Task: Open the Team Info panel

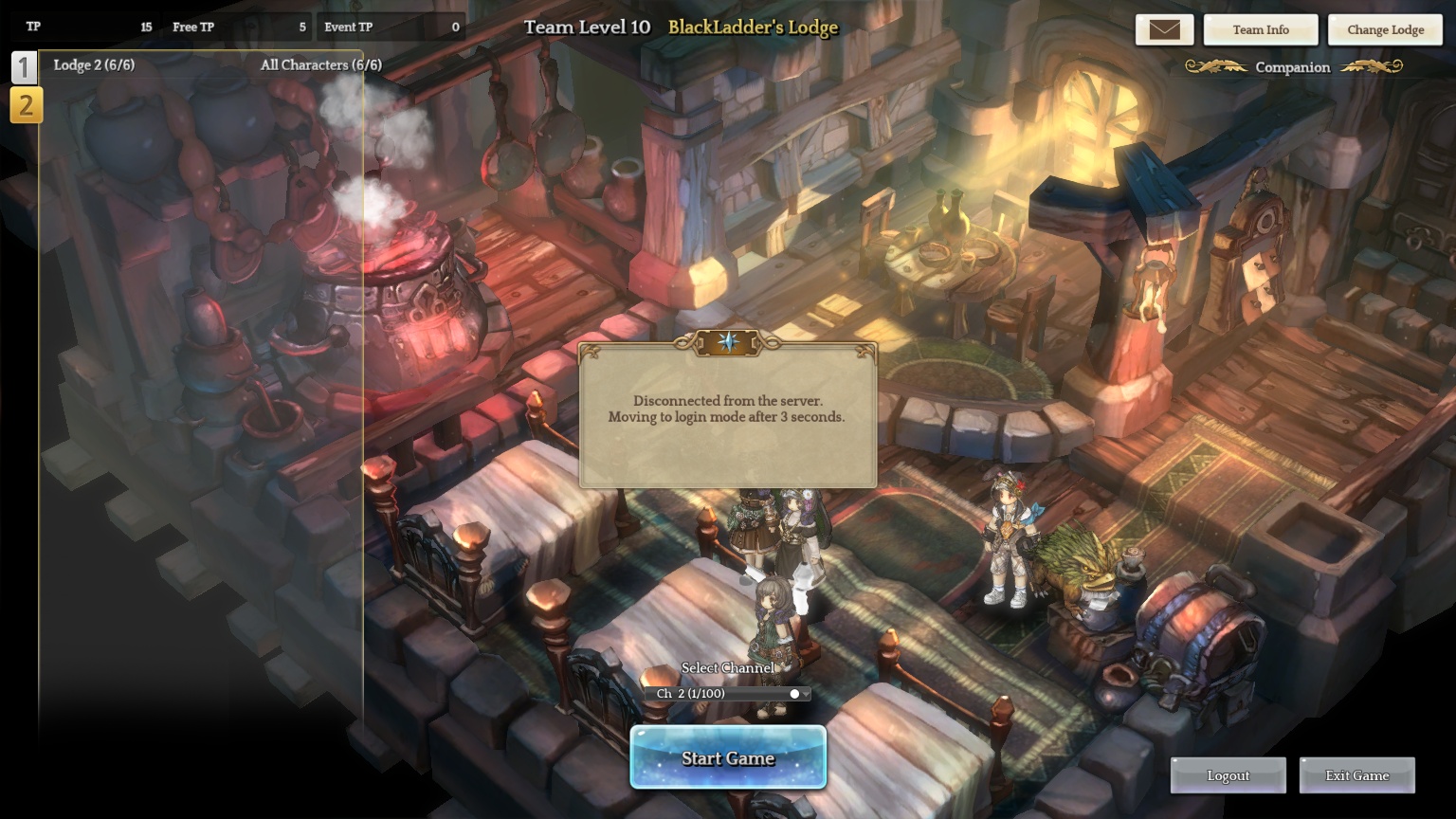Action: tap(1260, 29)
